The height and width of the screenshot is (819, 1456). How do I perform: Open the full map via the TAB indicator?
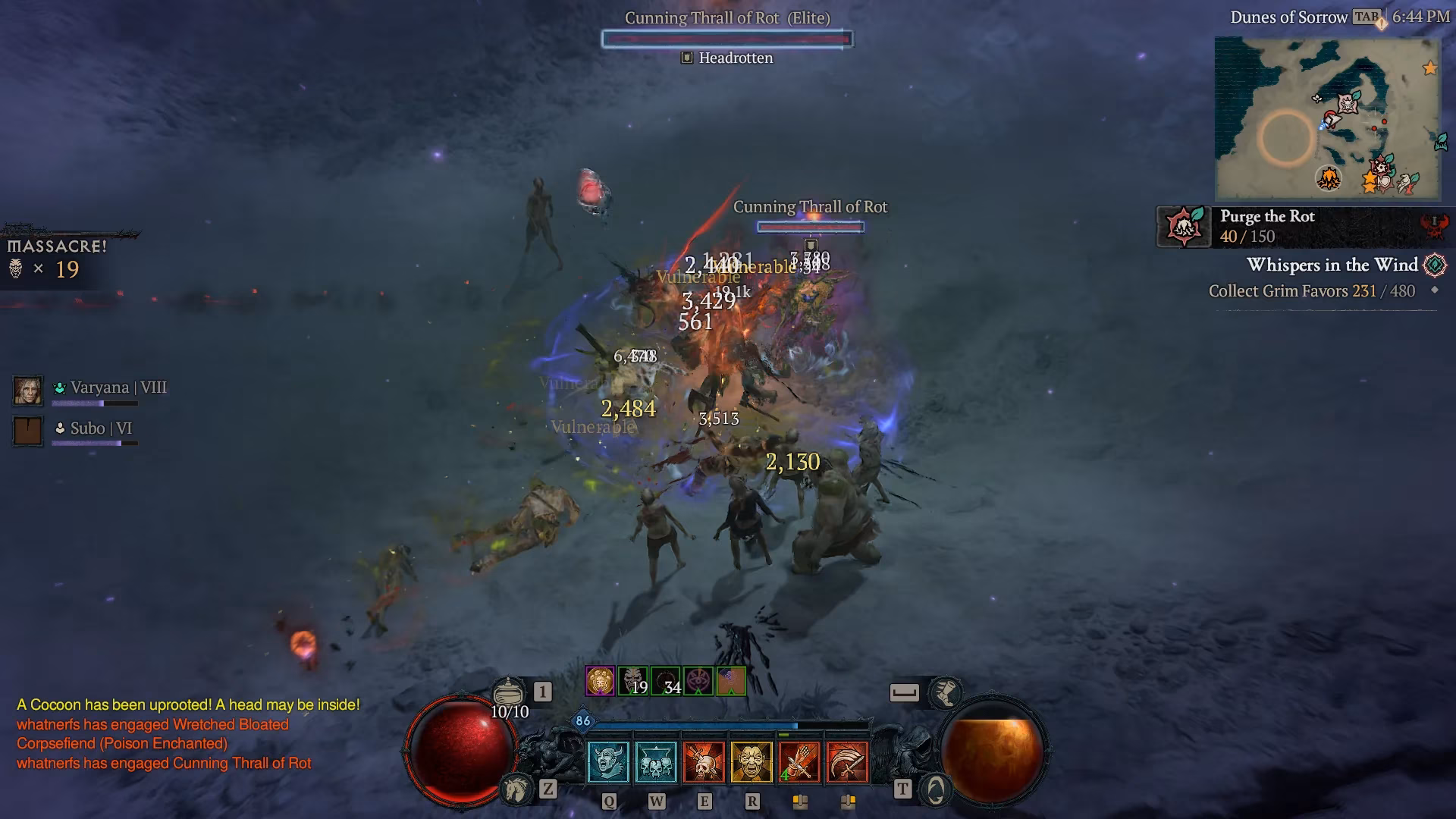pyautogui.click(x=1366, y=17)
